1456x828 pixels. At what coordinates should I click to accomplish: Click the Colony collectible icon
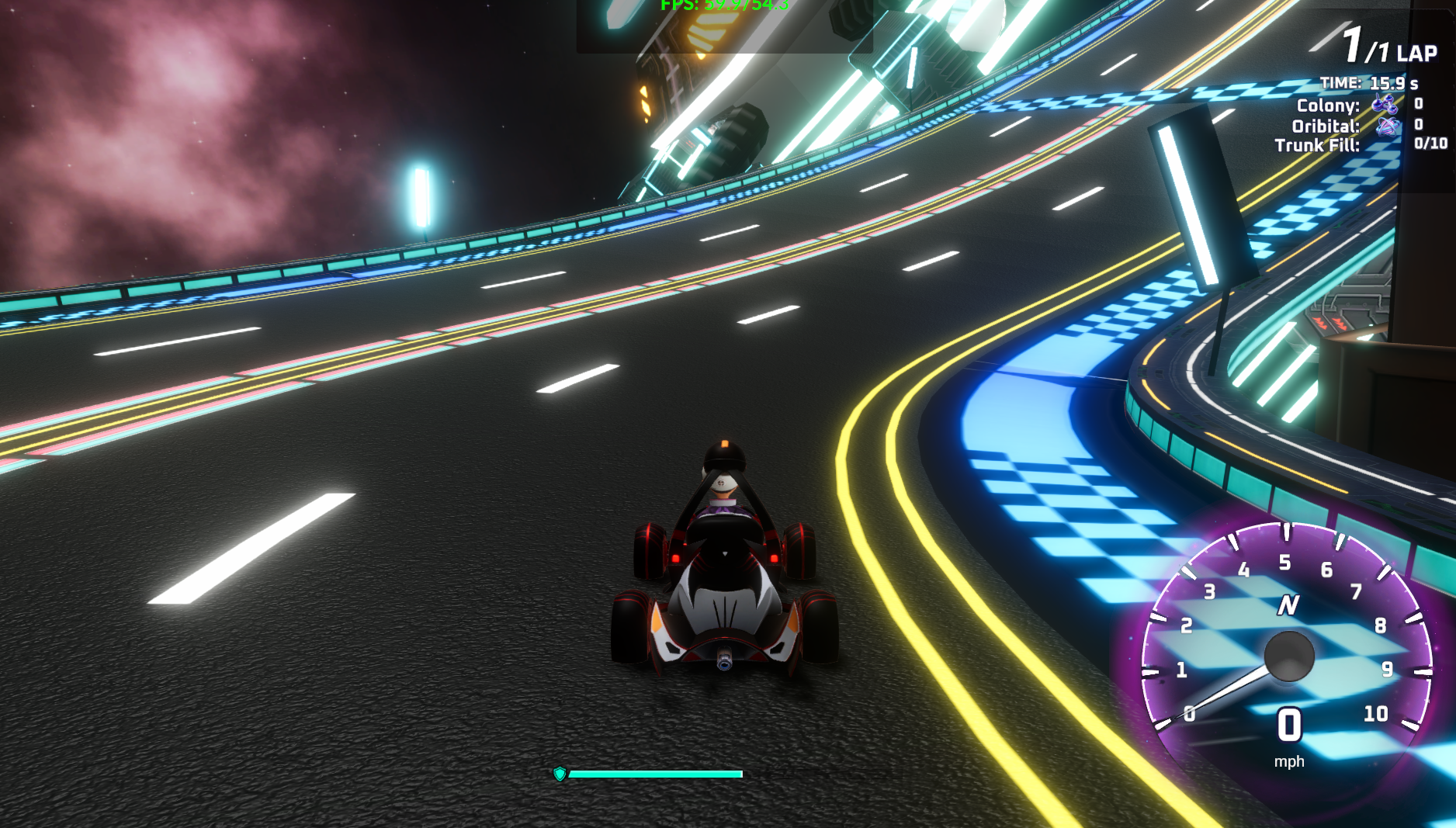[1385, 104]
